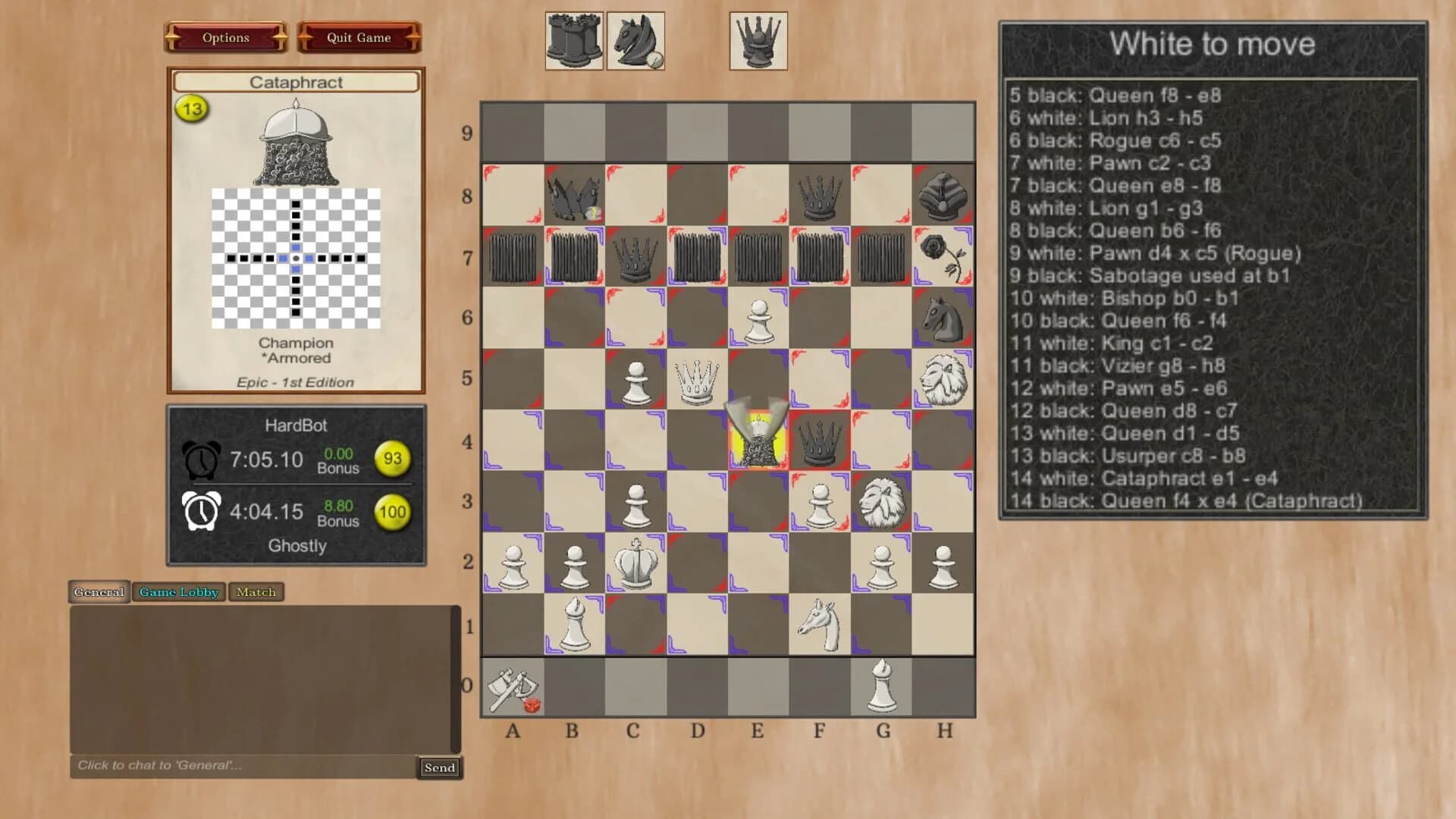Viewport: 1456px width, 819px height.
Task: Open the General chat tab
Action: click(99, 592)
